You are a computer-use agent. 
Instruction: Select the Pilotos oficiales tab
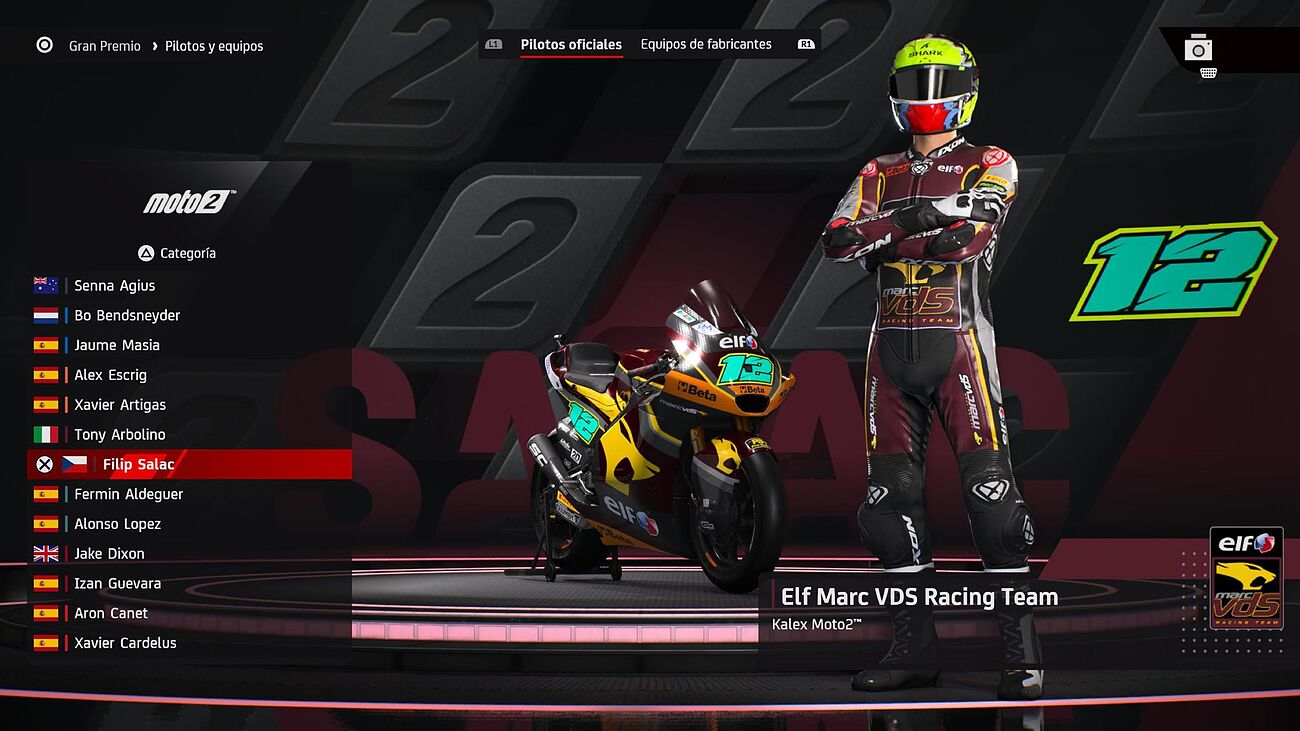tap(571, 44)
